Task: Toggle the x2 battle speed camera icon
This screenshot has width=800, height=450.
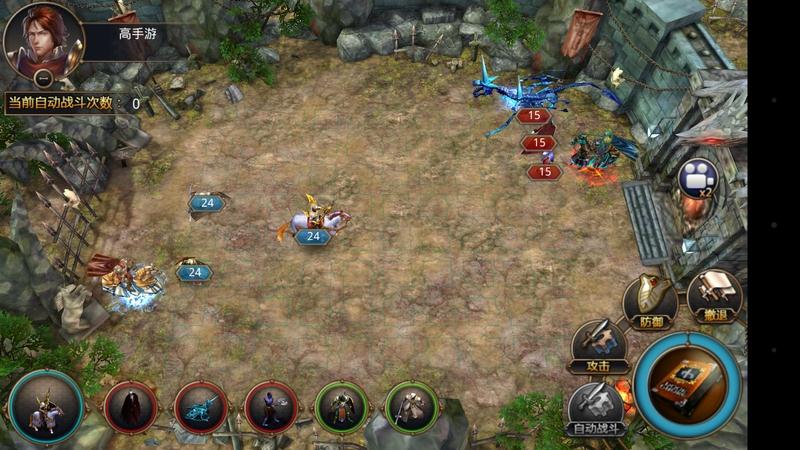Action: pyautogui.click(x=696, y=178)
